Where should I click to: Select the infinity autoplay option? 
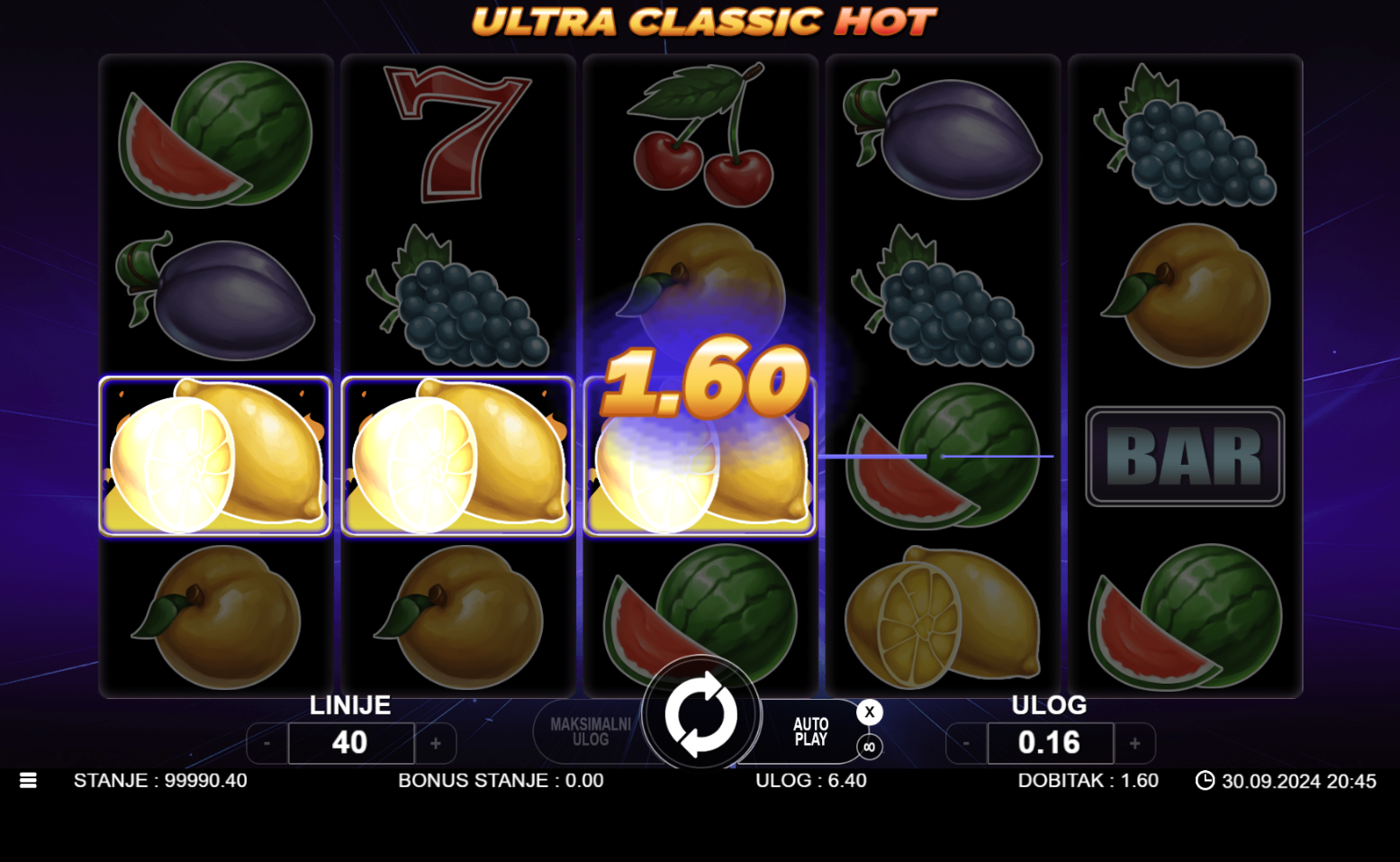click(869, 747)
